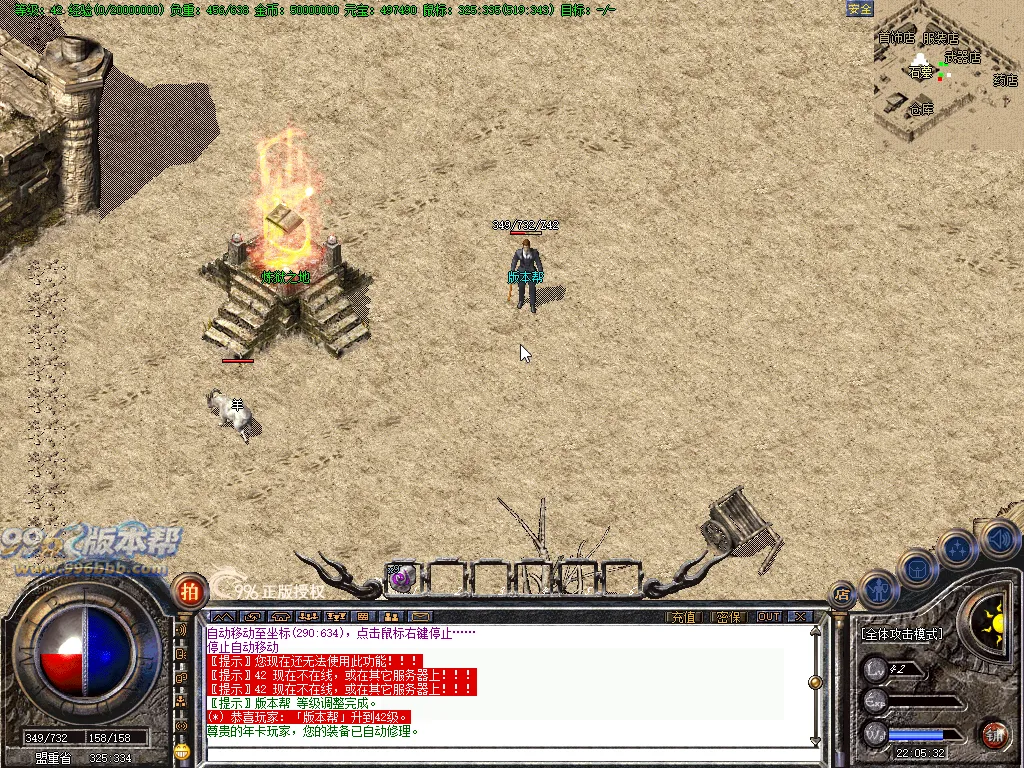
Task: Click the 密保 security button
Action: pyautogui.click(x=729, y=617)
